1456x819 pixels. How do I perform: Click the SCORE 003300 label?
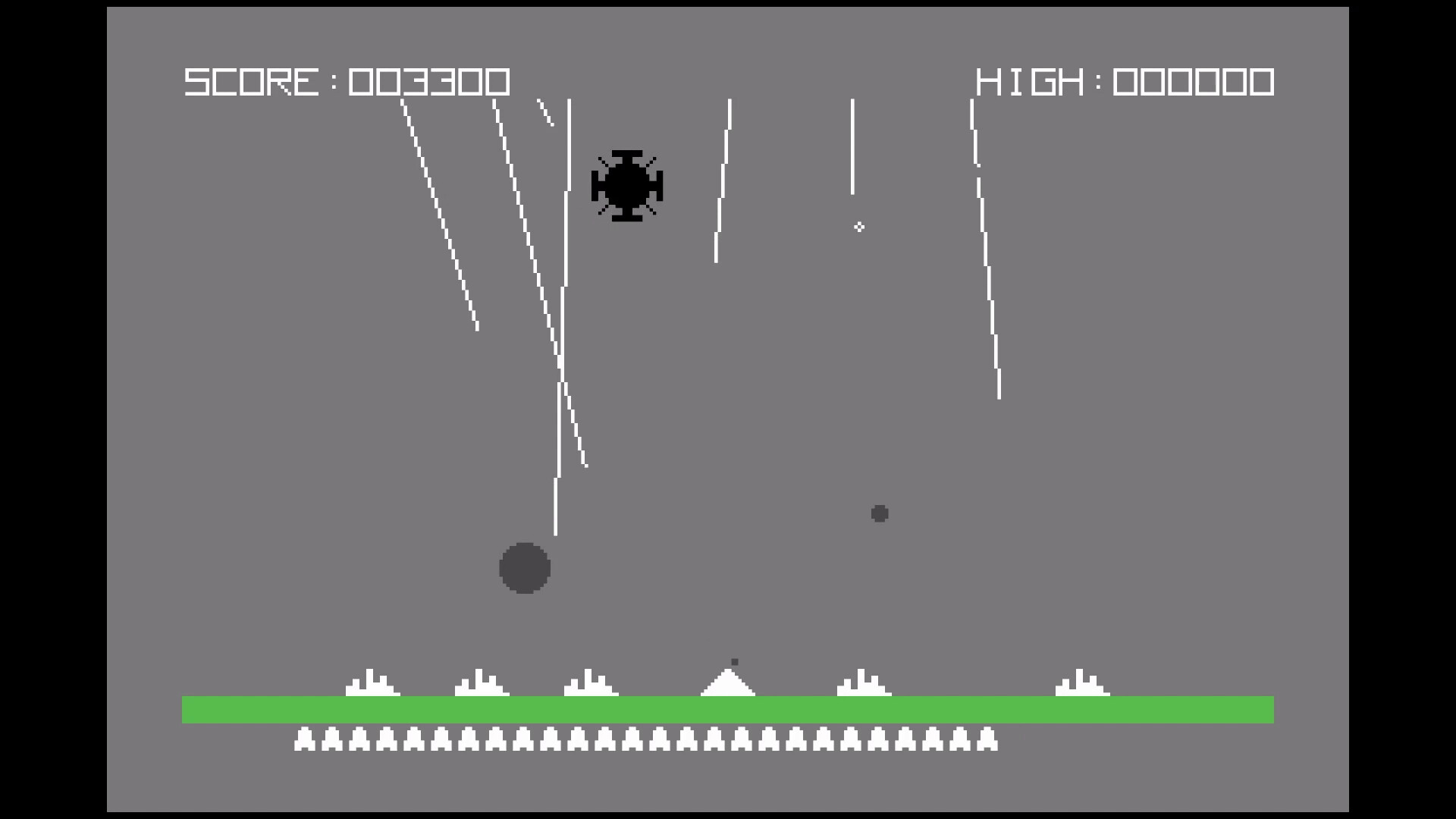click(345, 81)
